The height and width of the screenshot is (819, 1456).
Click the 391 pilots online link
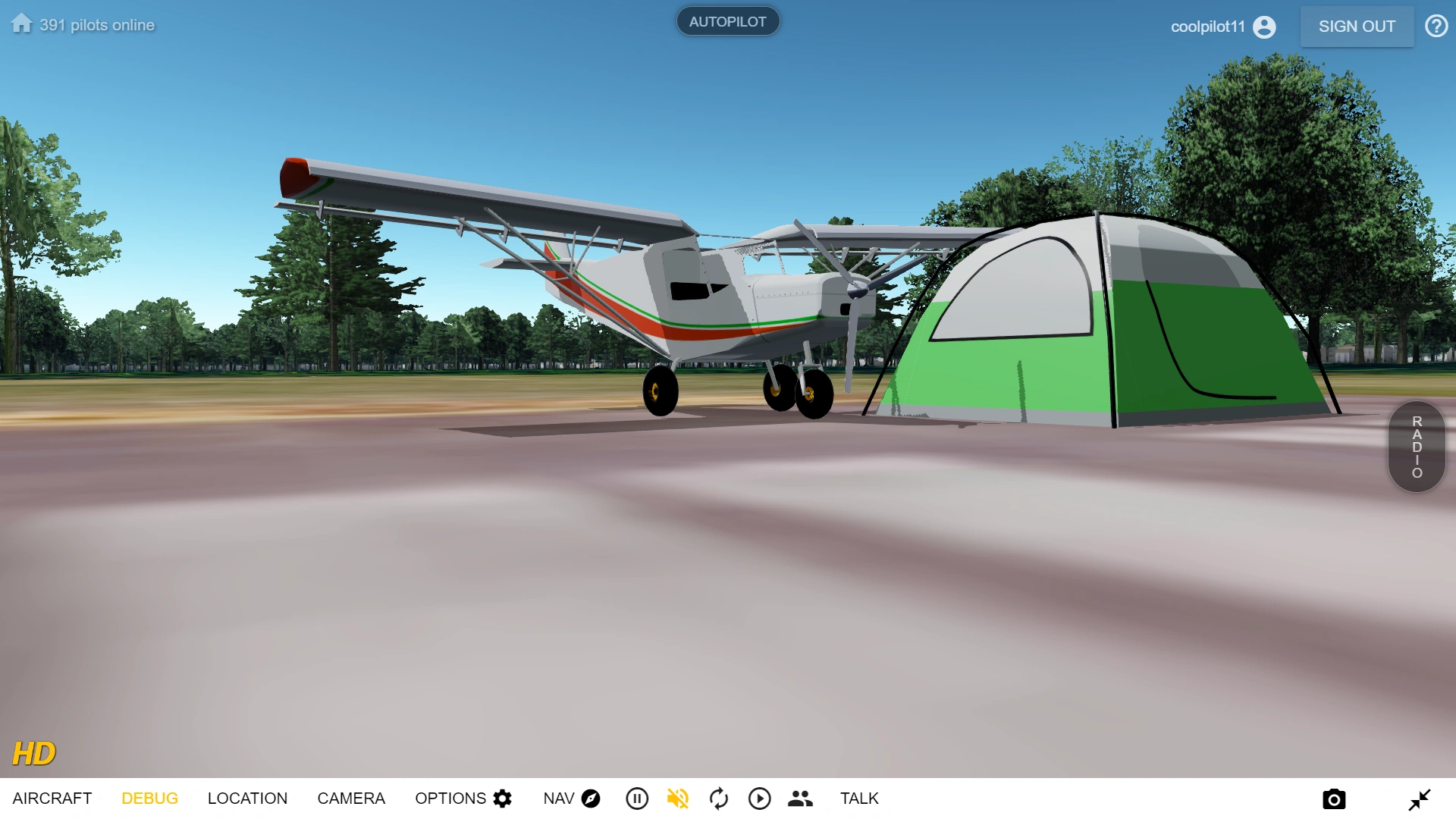[97, 24]
